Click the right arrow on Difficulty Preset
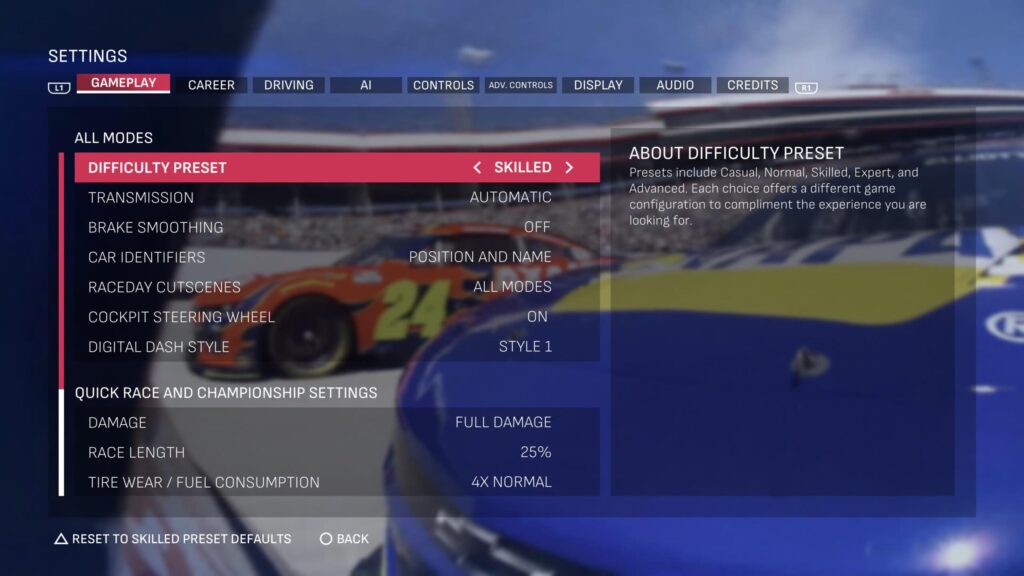 point(569,168)
